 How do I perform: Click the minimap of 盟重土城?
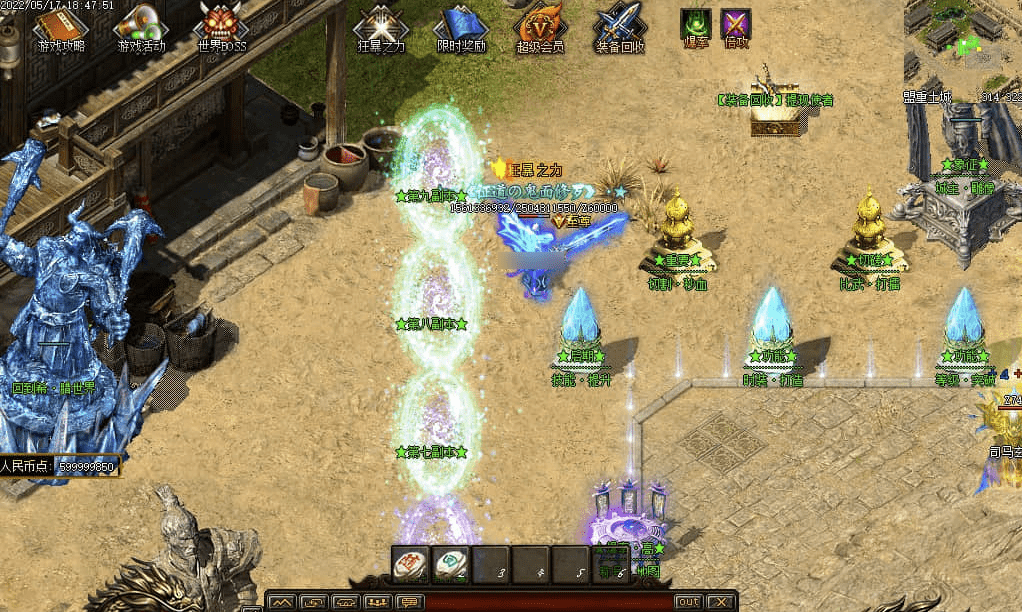pyautogui.click(x=962, y=45)
